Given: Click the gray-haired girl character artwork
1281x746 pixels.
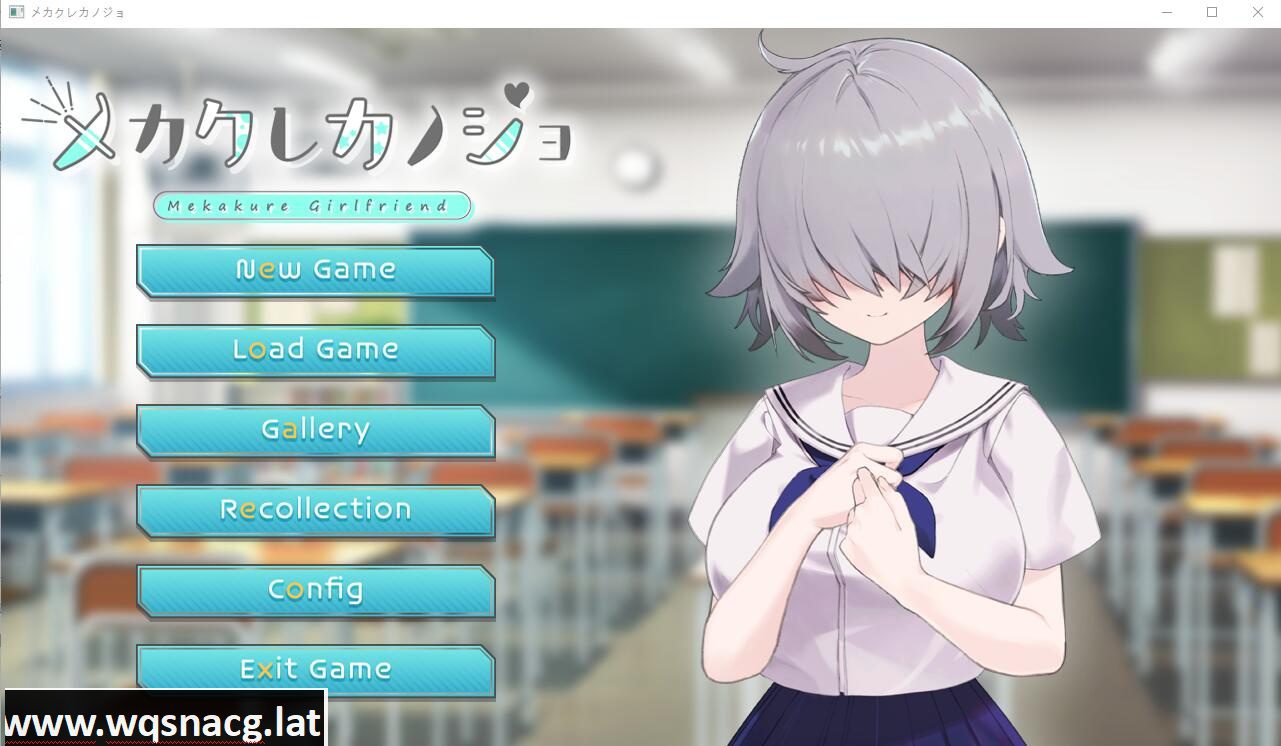Looking at the screenshot, I should (880, 400).
